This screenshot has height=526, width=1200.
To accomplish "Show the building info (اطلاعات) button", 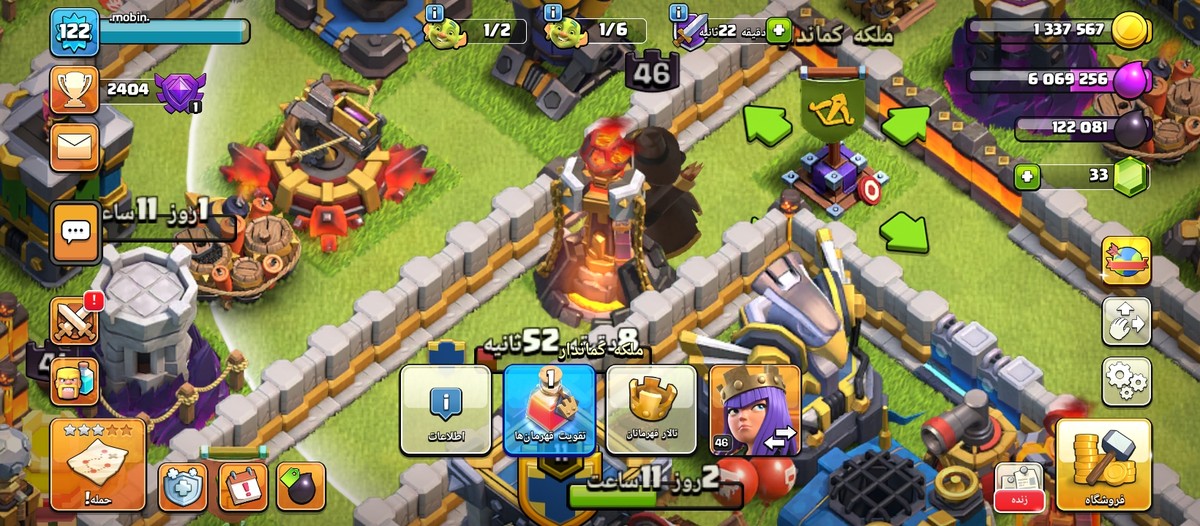I will [x=446, y=410].
